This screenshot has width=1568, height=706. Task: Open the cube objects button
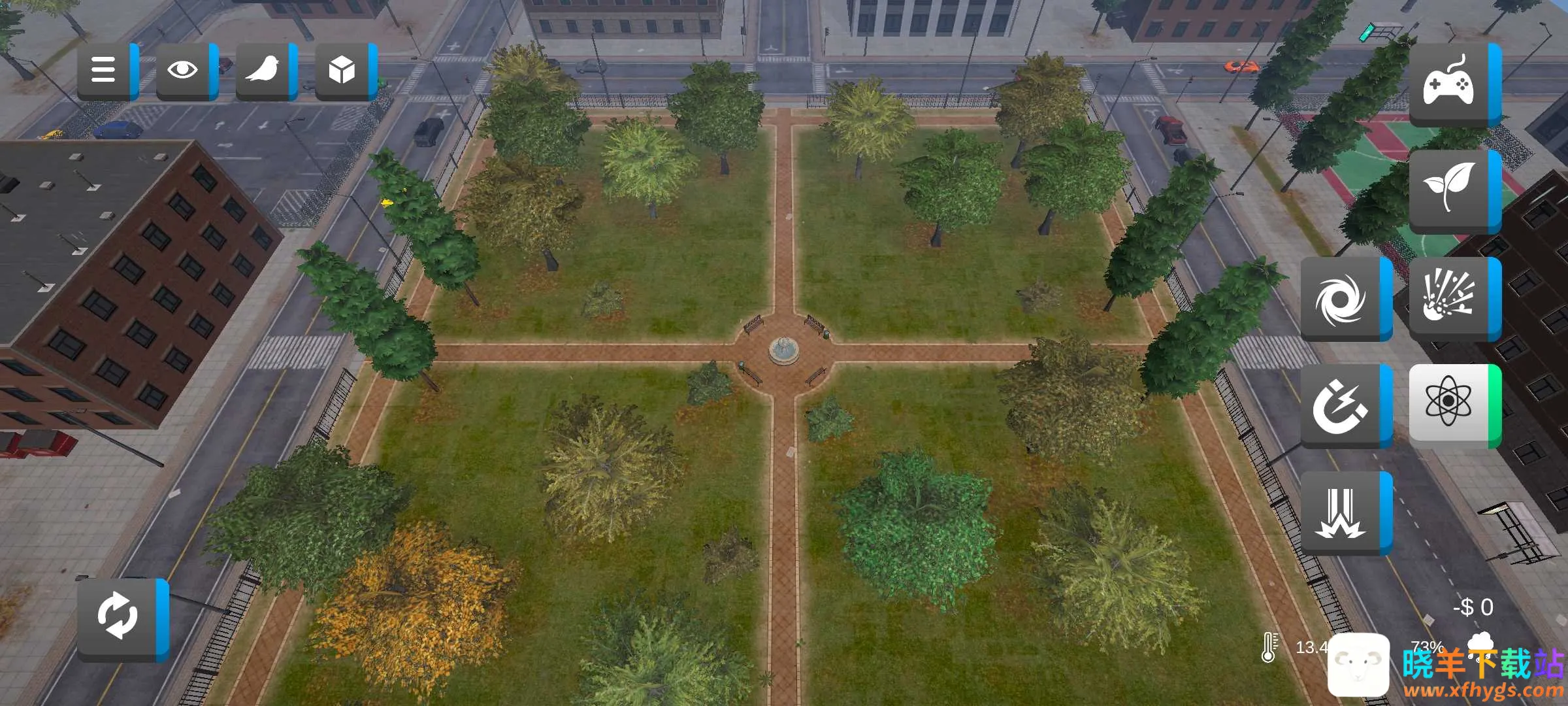(342, 71)
